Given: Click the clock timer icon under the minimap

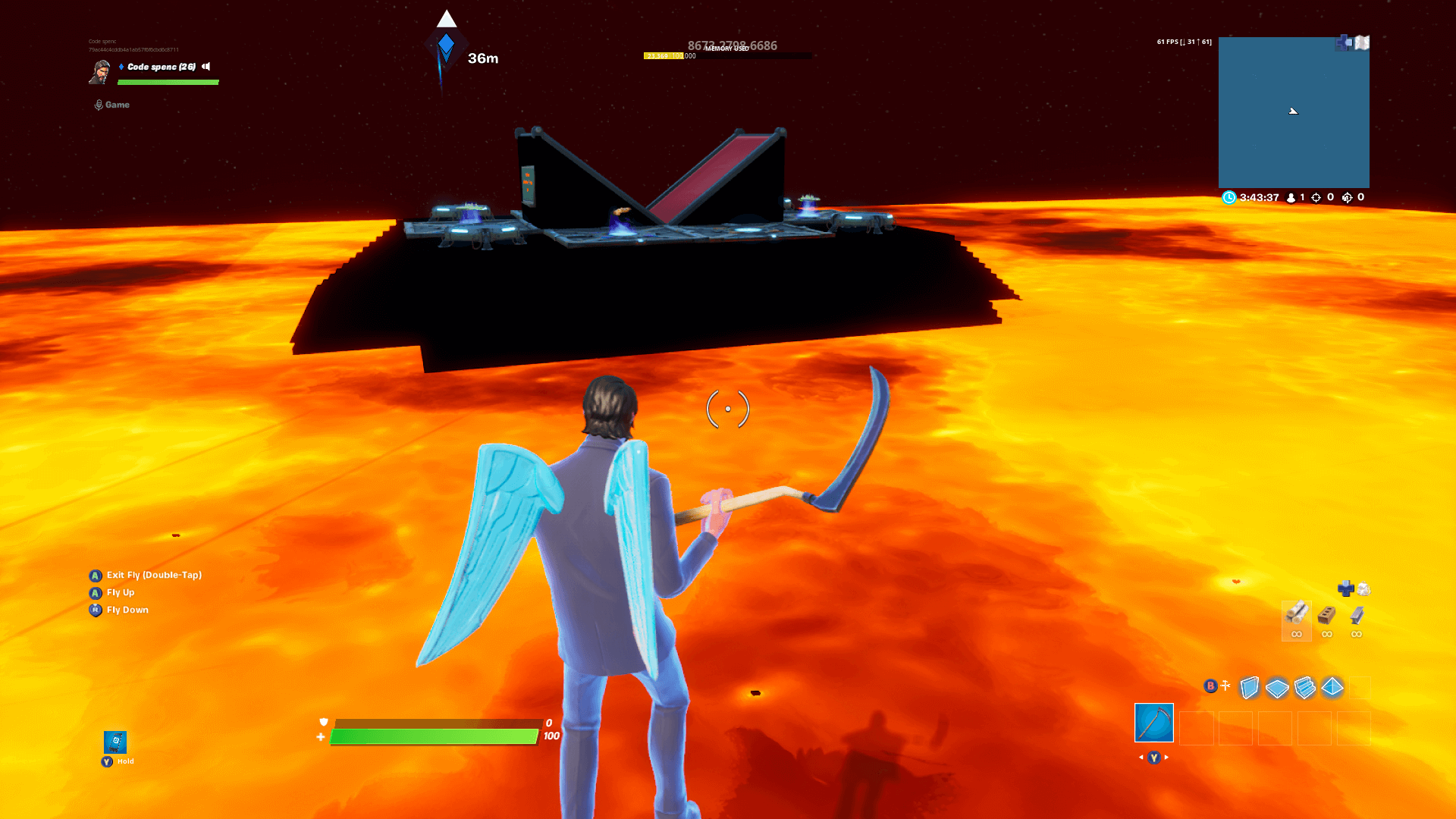Looking at the screenshot, I should [1228, 197].
